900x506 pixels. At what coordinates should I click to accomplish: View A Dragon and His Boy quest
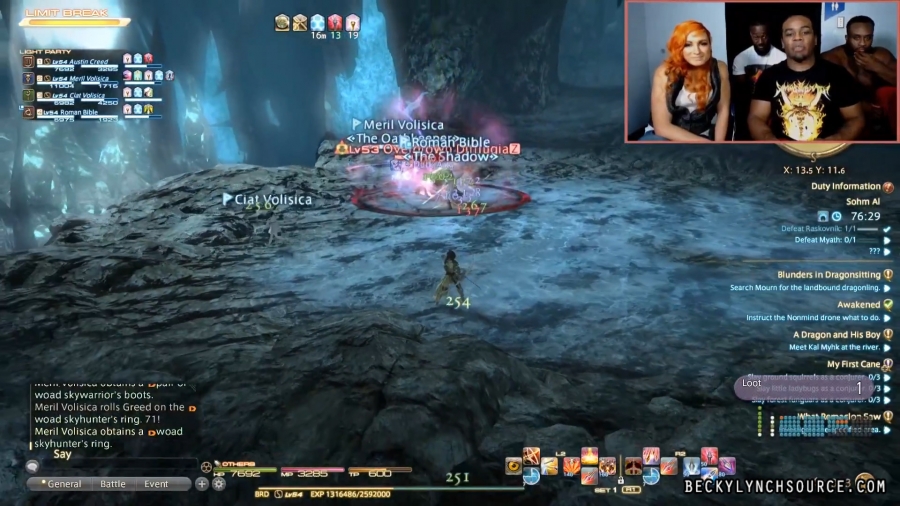(x=836, y=335)
